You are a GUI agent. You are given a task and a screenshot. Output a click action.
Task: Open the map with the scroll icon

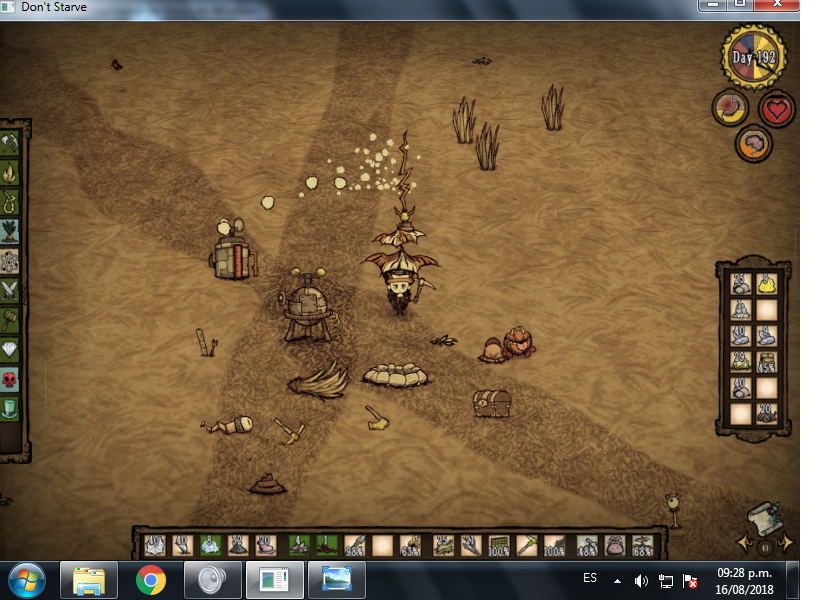point(764,517)
